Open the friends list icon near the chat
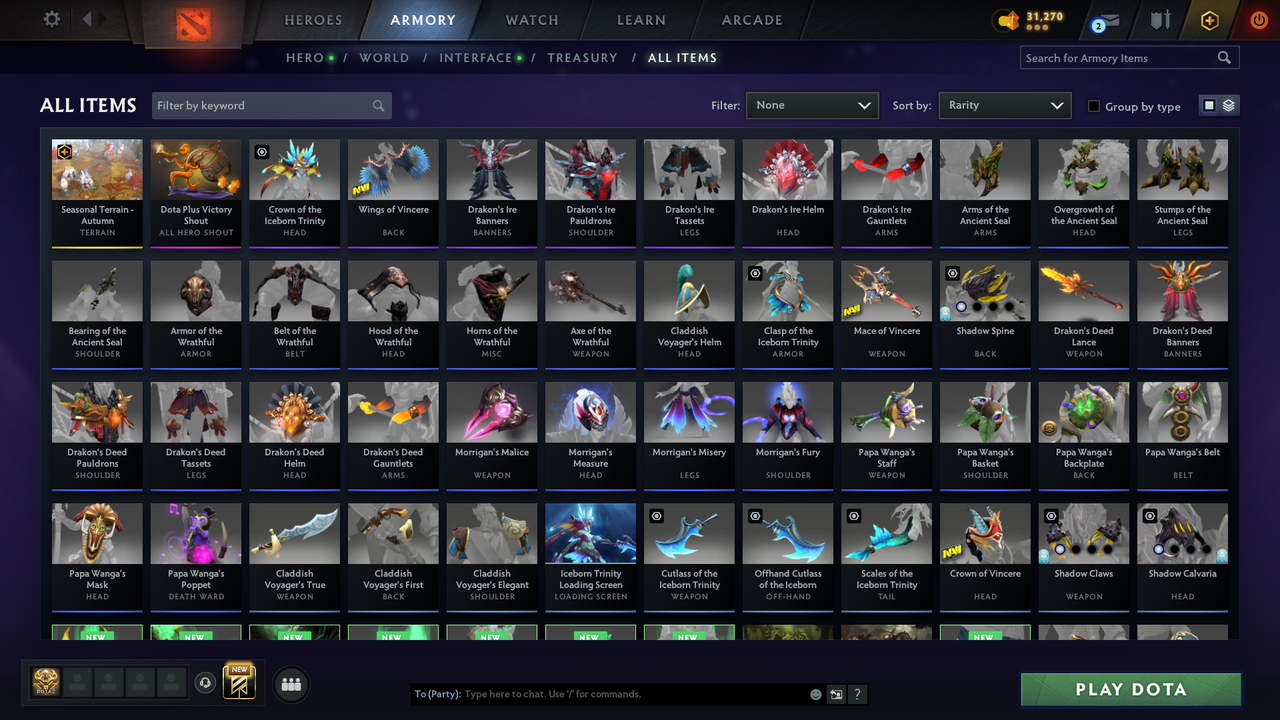The image size is (1280, 720). point(290,684)
